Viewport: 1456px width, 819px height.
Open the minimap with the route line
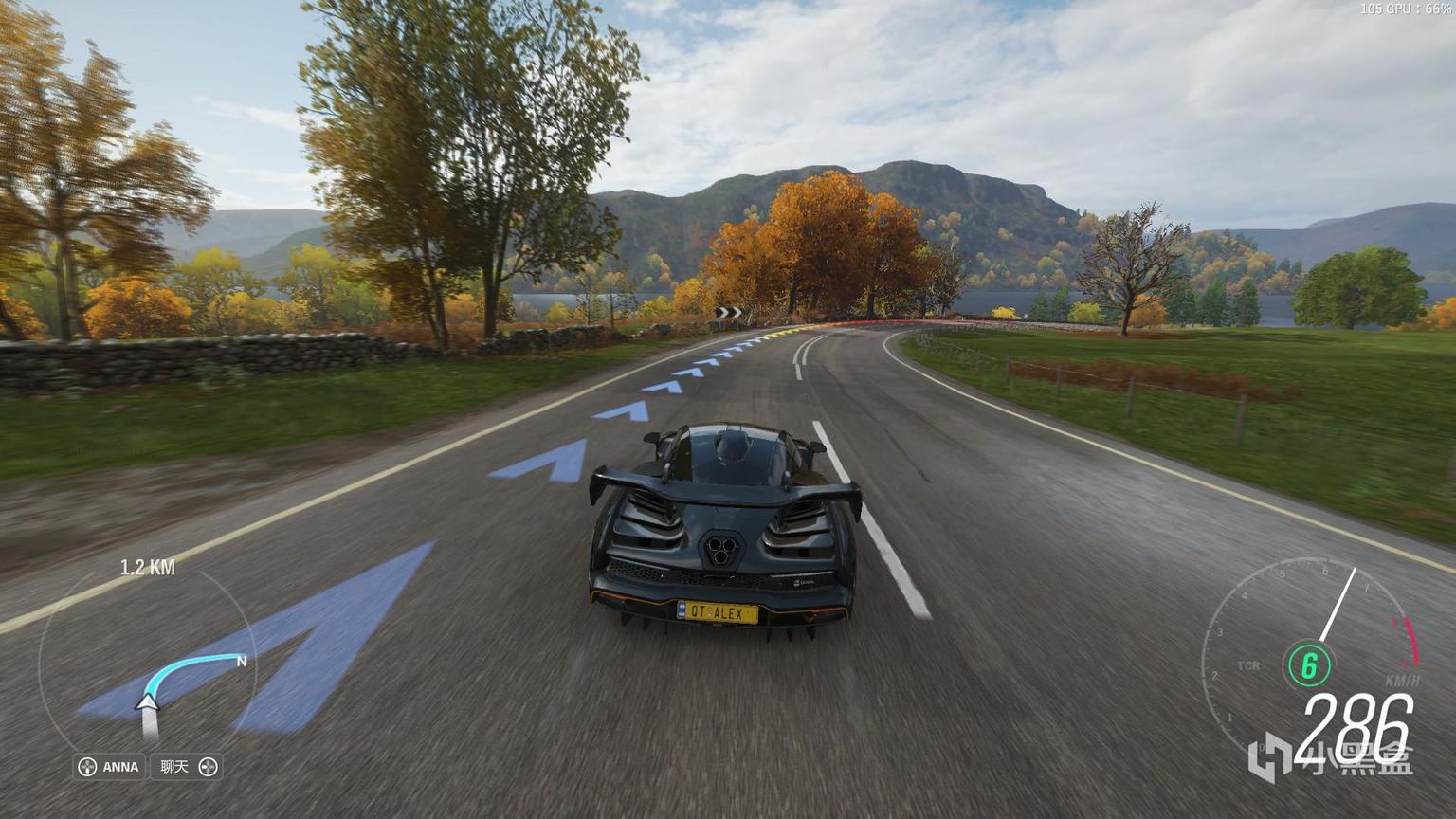(147, 664)
